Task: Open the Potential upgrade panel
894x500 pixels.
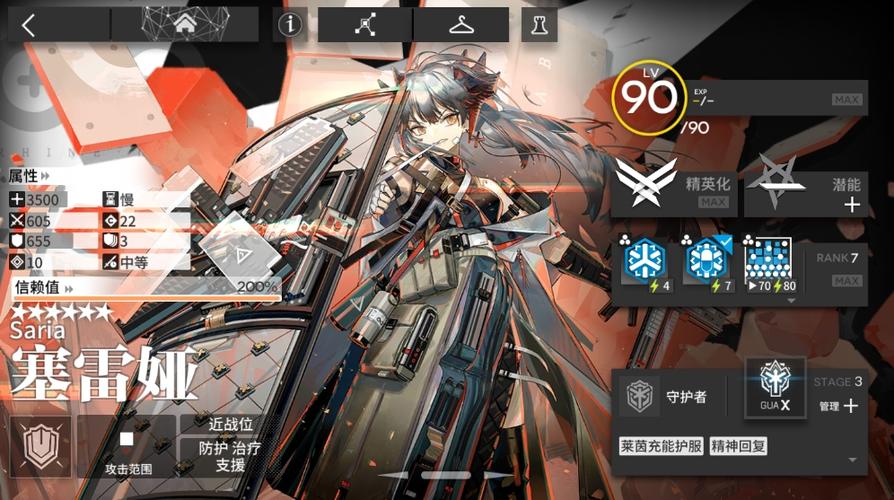Action: [x=805, y=188]
